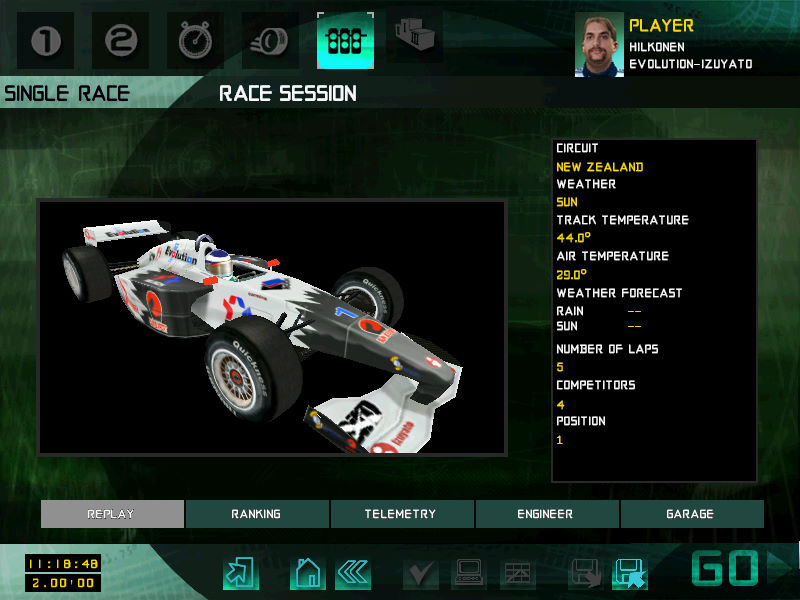Image resolution: width=800 pixels, height=600 pixels.
Task: Select the number 2 practice session icon
Action: (120, 41)
